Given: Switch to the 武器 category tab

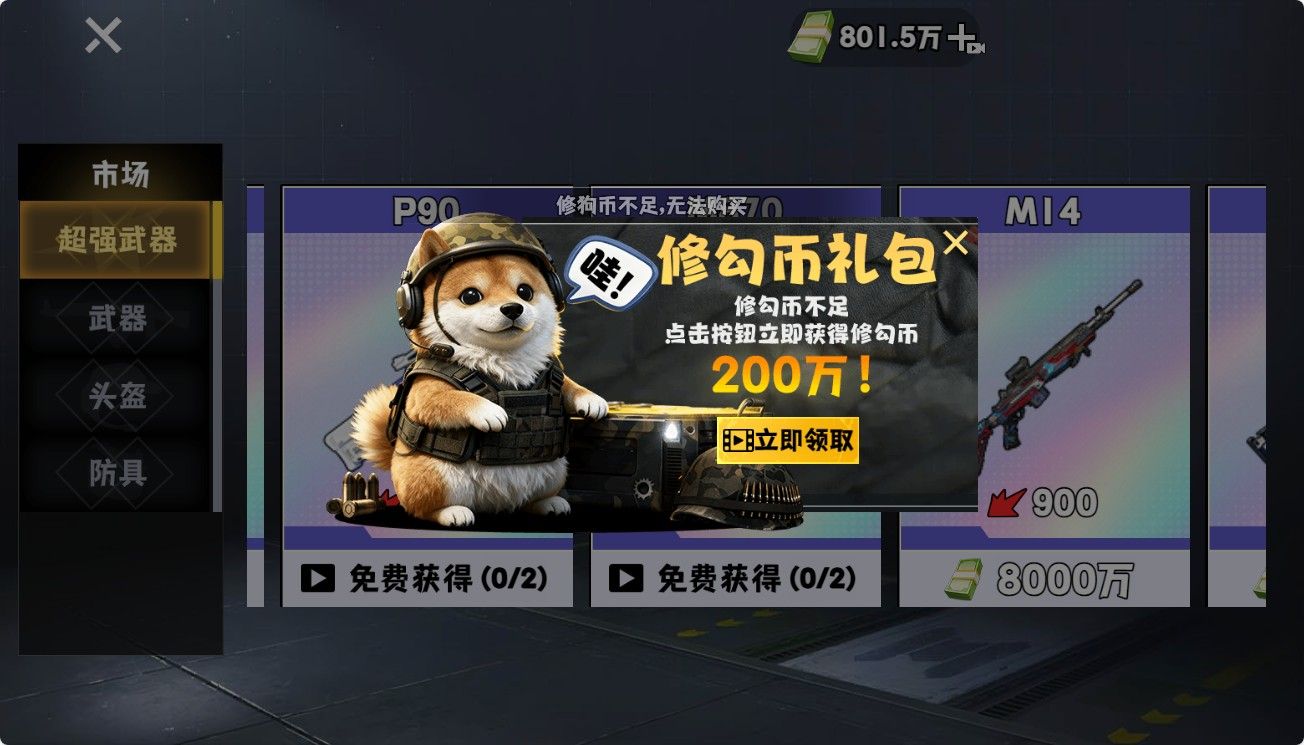Looking at the screenshot, I should click(117, 320).
